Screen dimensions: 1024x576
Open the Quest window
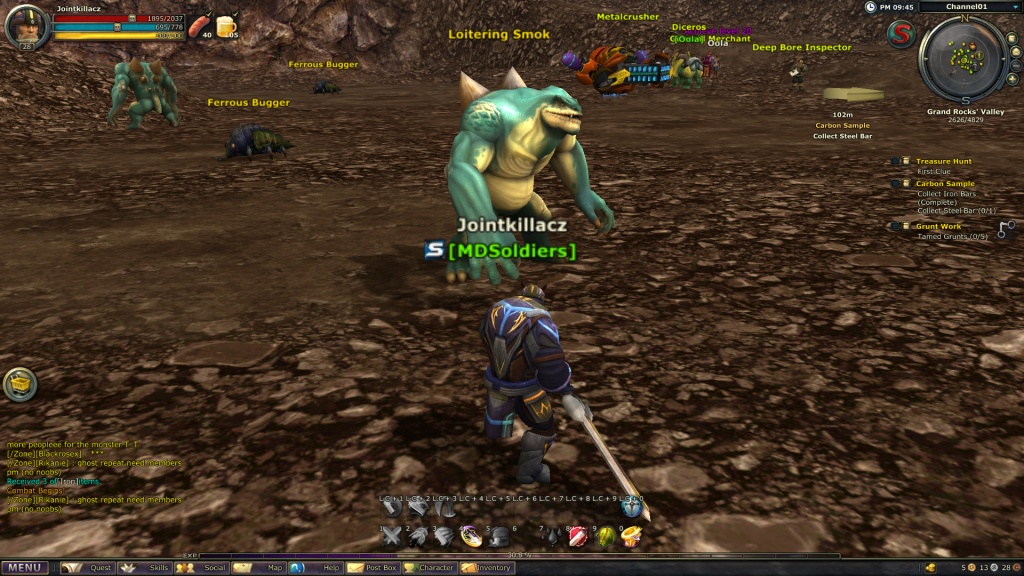(88, 568)
